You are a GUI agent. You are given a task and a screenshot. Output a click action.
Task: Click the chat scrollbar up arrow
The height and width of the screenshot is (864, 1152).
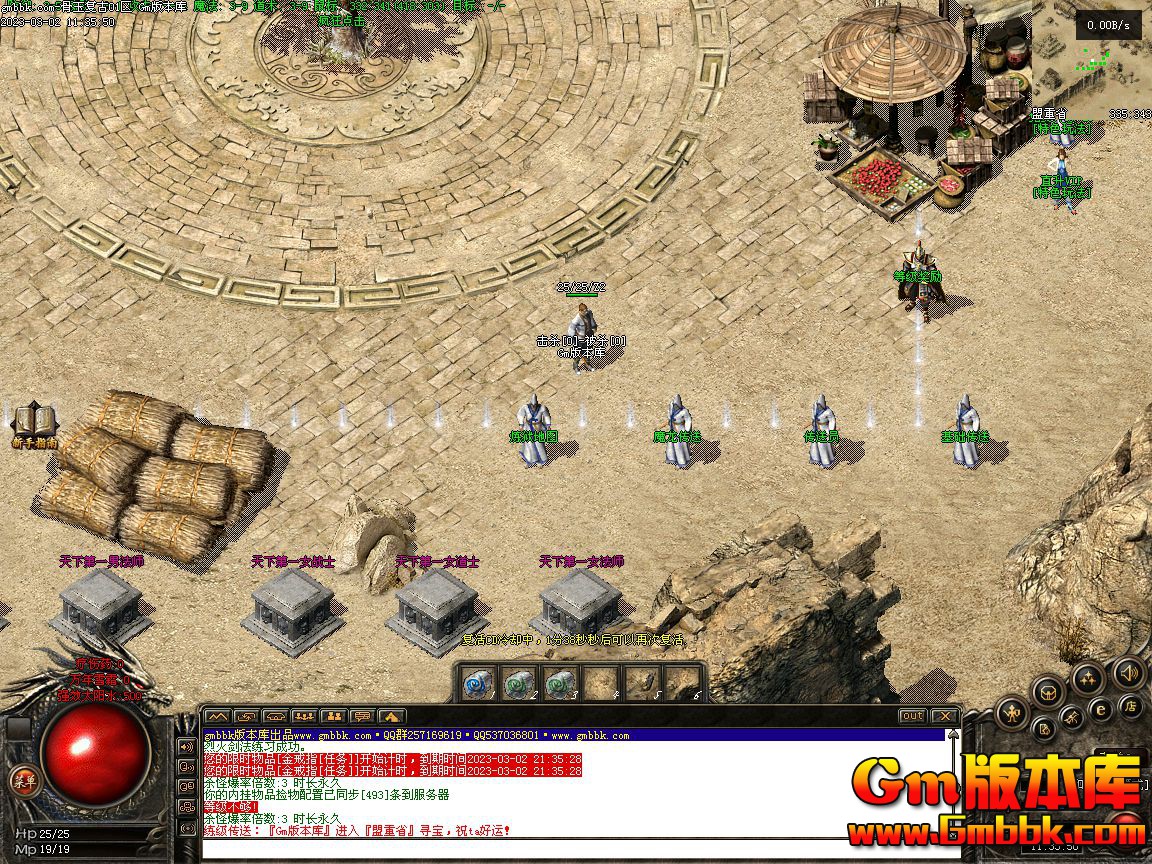click(x=954, y=737)
